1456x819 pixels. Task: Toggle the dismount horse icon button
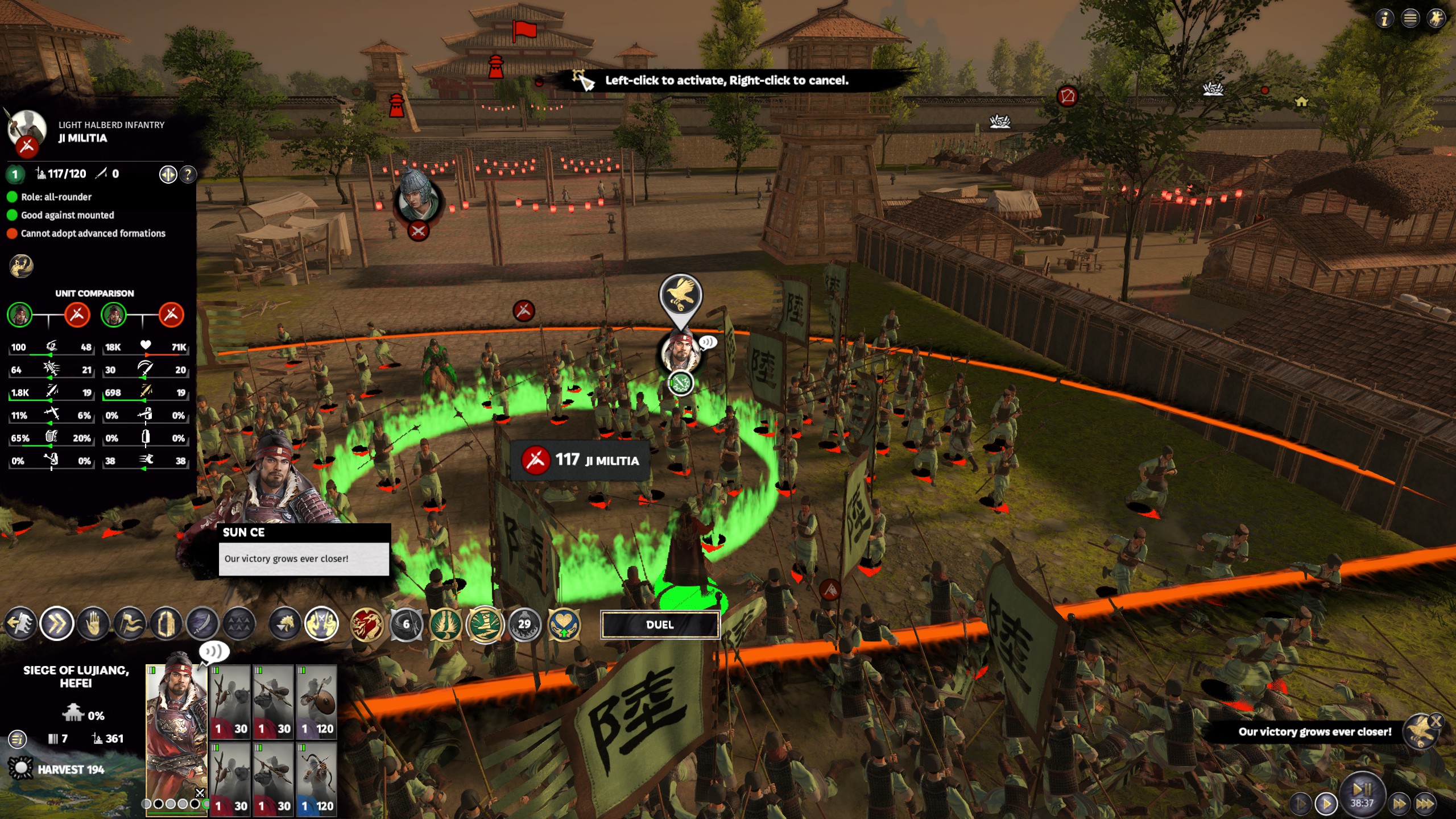(285, 624)
